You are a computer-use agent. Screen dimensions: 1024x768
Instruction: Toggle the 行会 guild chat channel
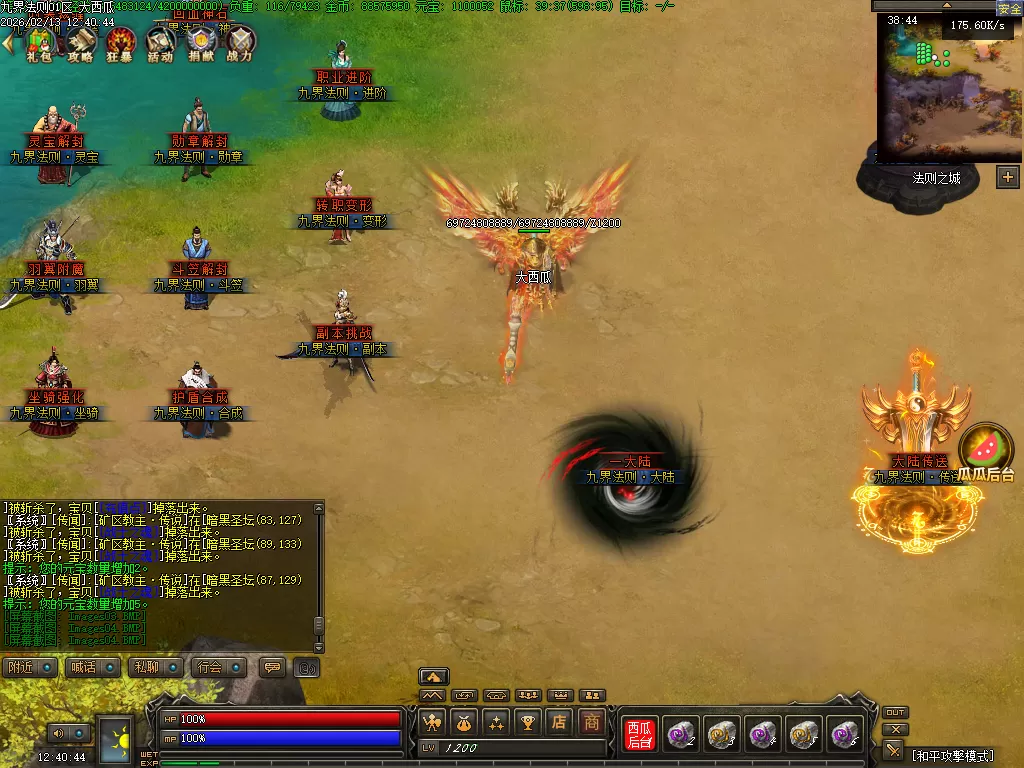(x=218, y=667)
